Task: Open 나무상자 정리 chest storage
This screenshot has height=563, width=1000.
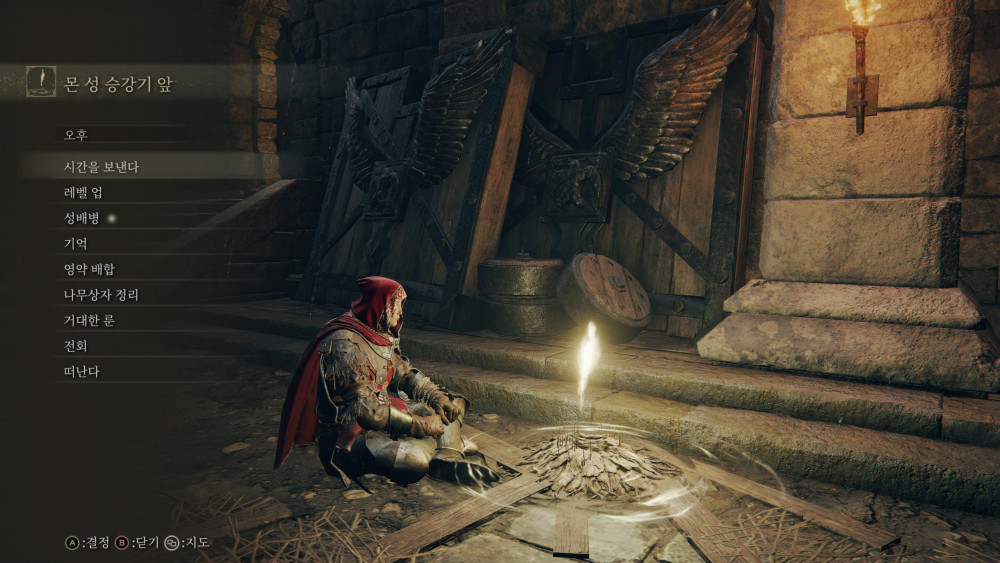Action: 101,295
